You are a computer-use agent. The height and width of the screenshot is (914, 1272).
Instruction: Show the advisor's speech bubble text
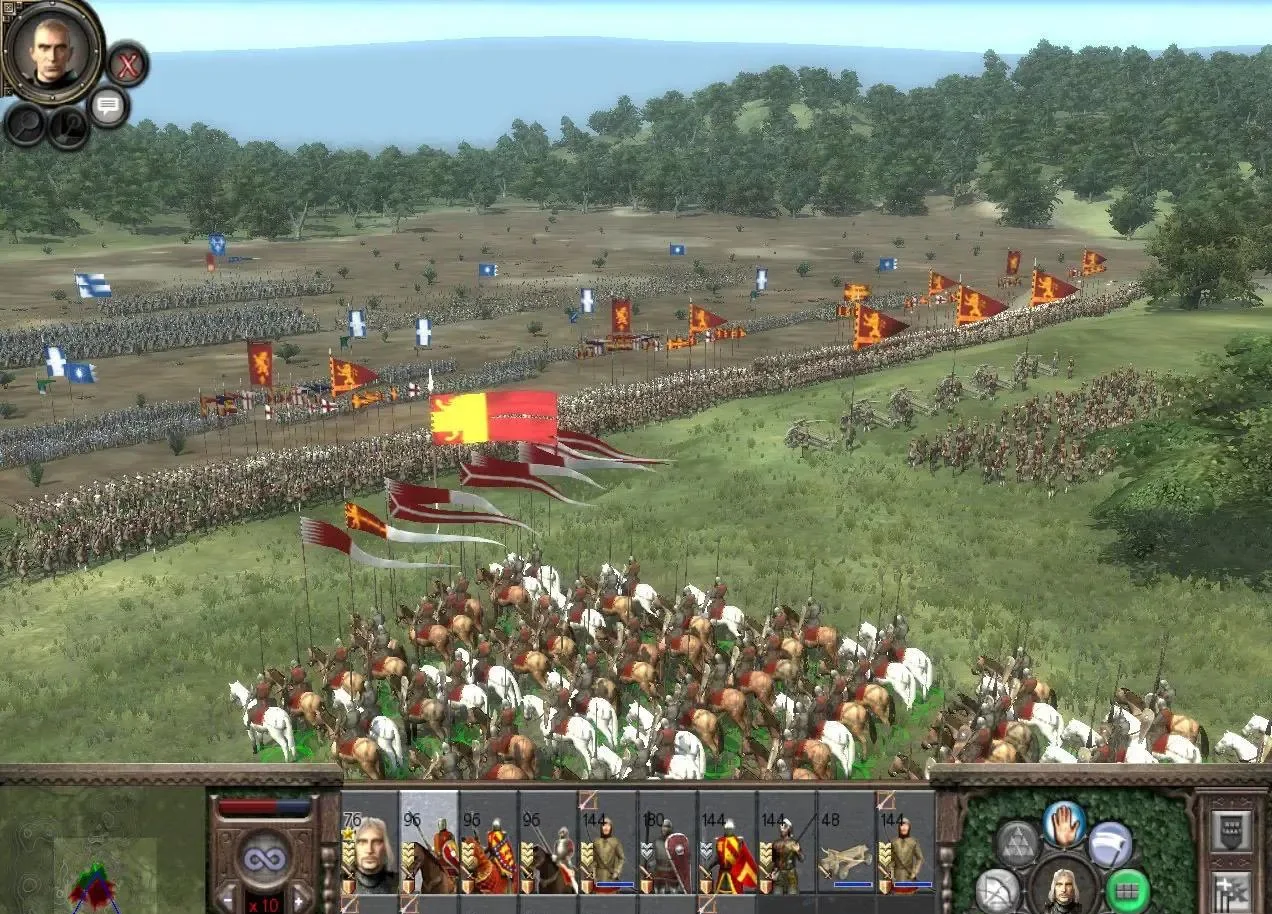[x=108, y=106]
